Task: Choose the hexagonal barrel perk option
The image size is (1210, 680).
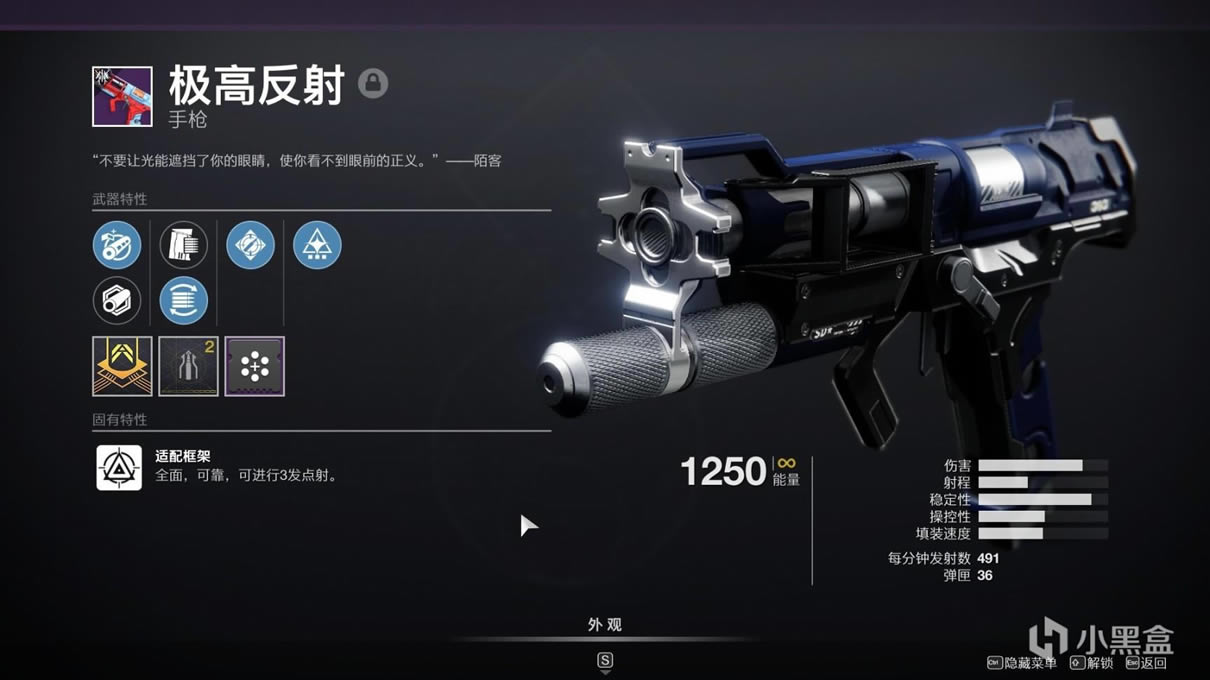Action: point(117,301)
